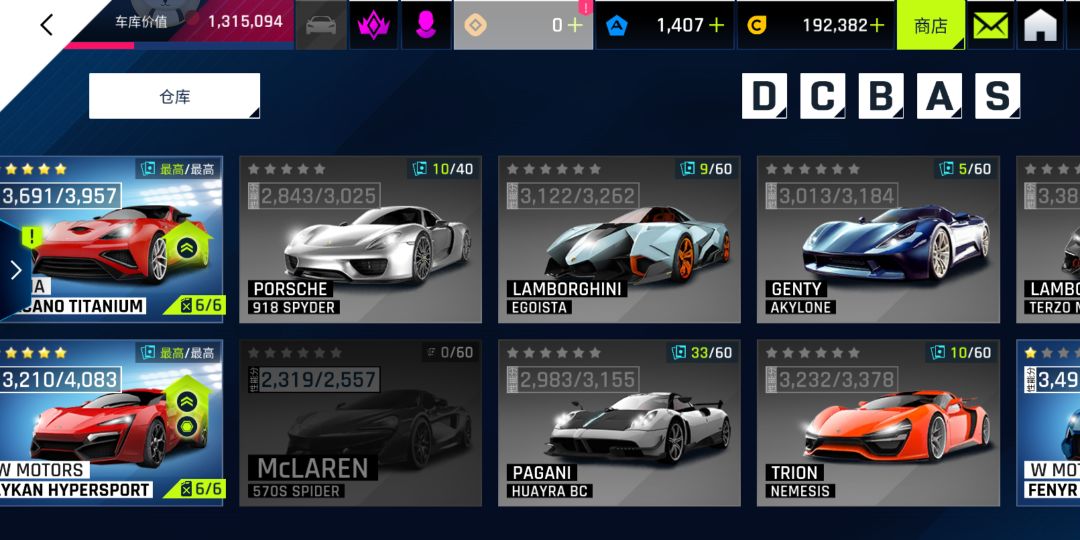This screenshot has height=540, width=1080.
Task: Filter cars by class S
Action: [x=997, y=96]
